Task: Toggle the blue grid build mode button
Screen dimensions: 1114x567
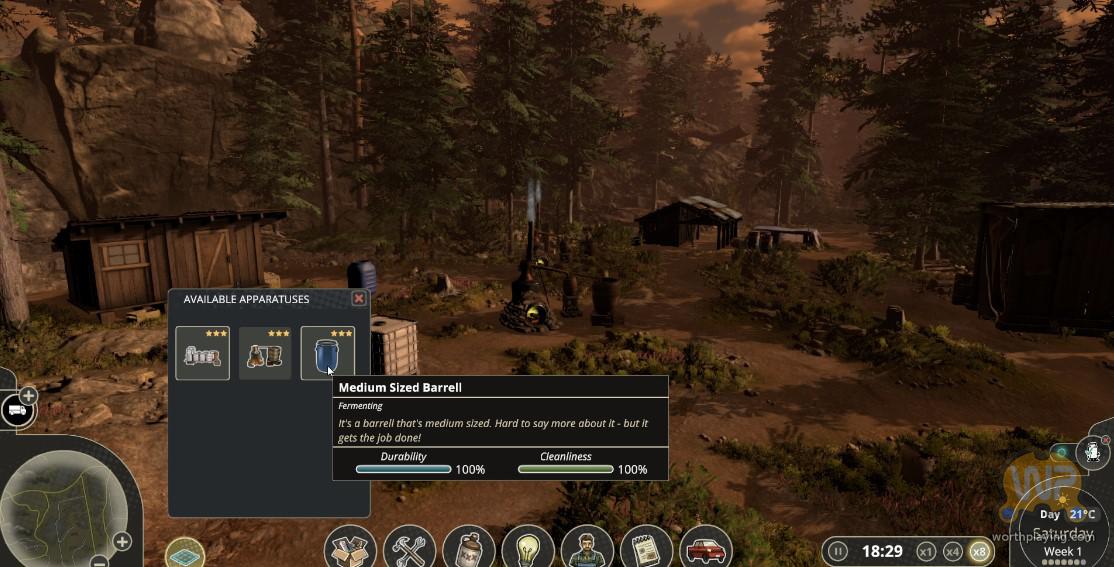Action: pyautogui.click(x=185, y=552)
